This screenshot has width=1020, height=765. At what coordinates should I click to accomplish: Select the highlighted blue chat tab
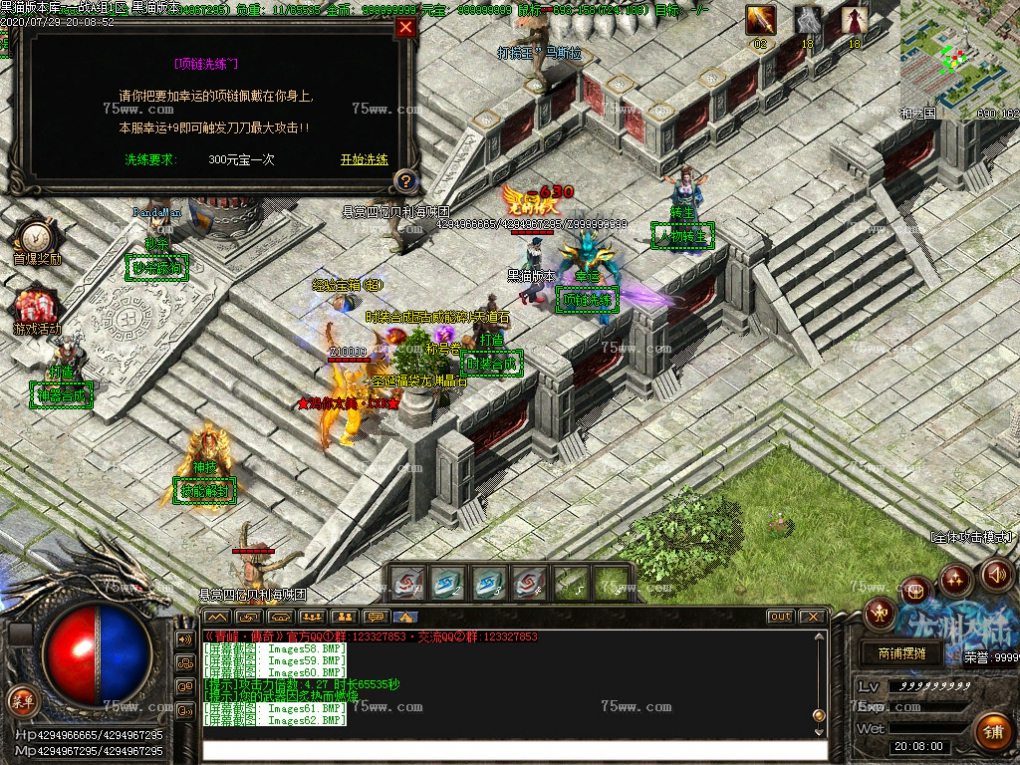click(405, 617)
